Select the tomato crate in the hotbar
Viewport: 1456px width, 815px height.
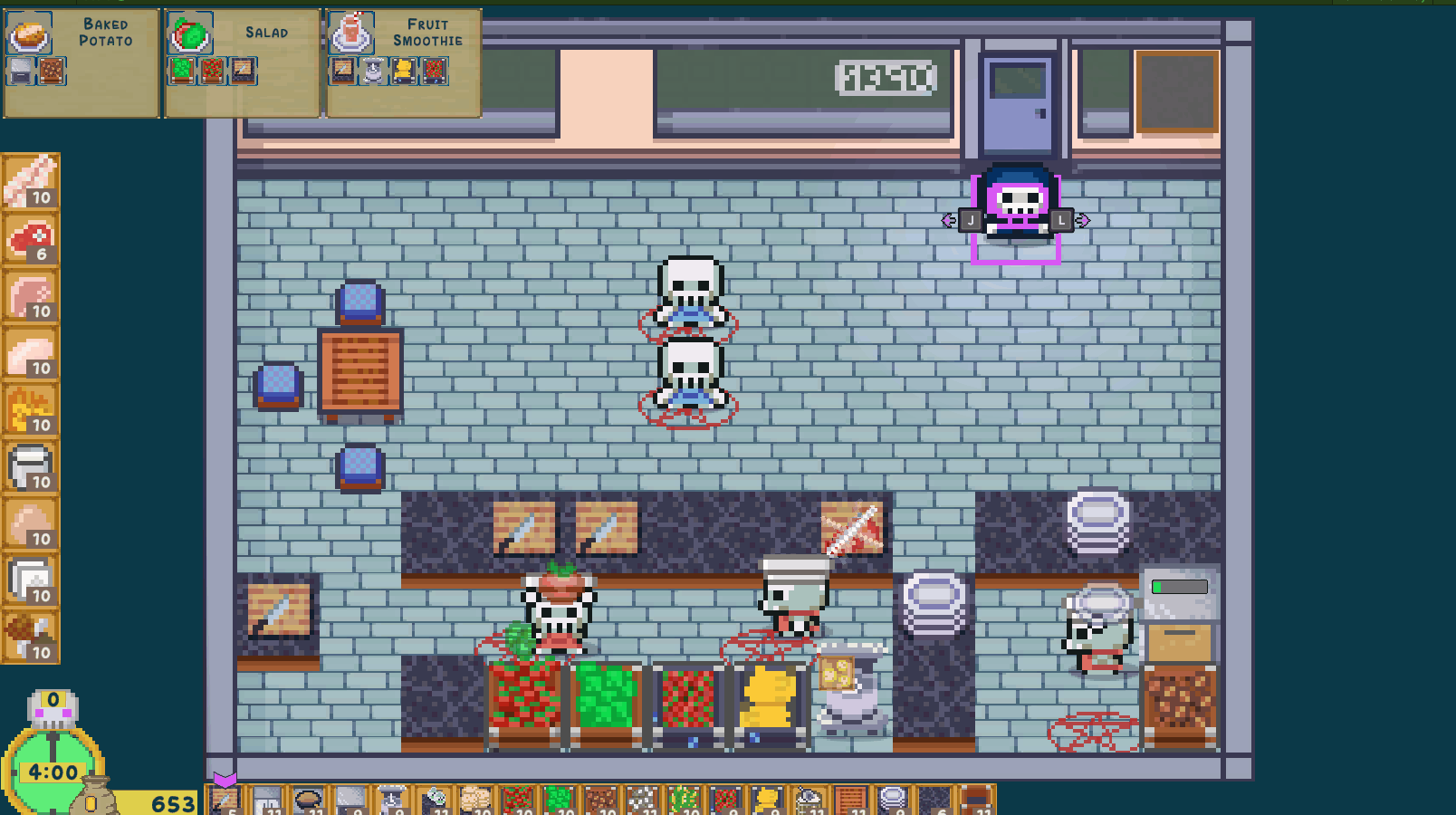[x=519, y=797]
